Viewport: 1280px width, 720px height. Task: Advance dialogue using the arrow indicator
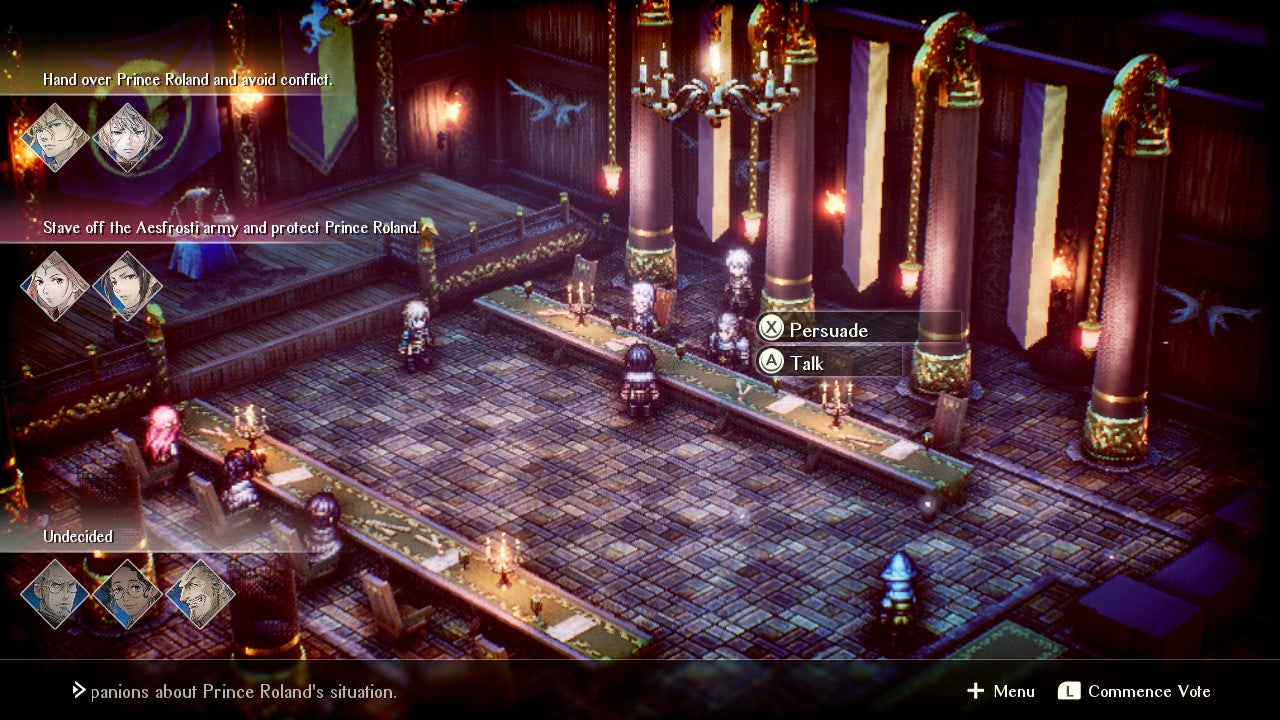79,688
